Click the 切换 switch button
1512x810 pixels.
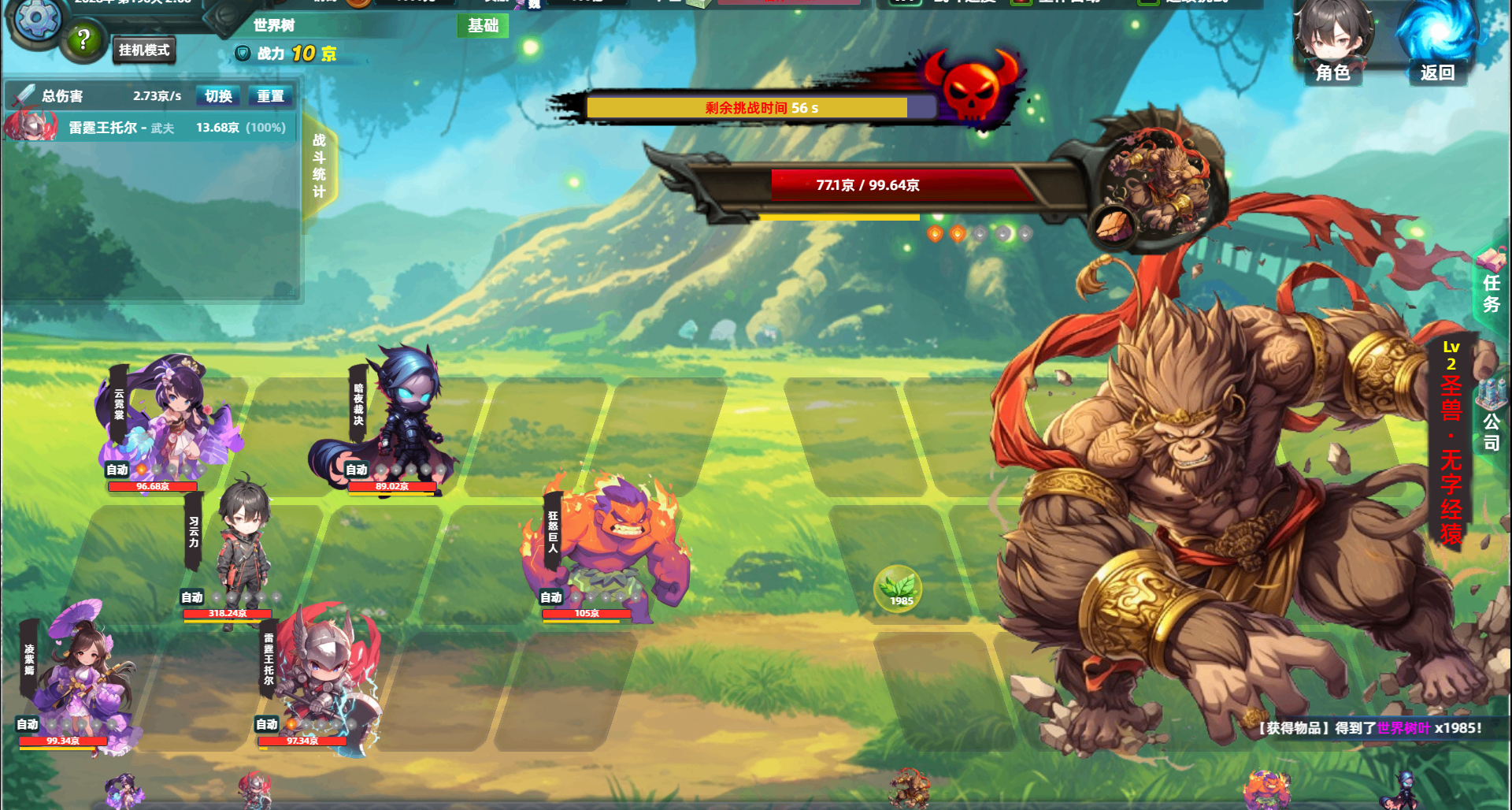pyautogui.click(x=218, y=96)
